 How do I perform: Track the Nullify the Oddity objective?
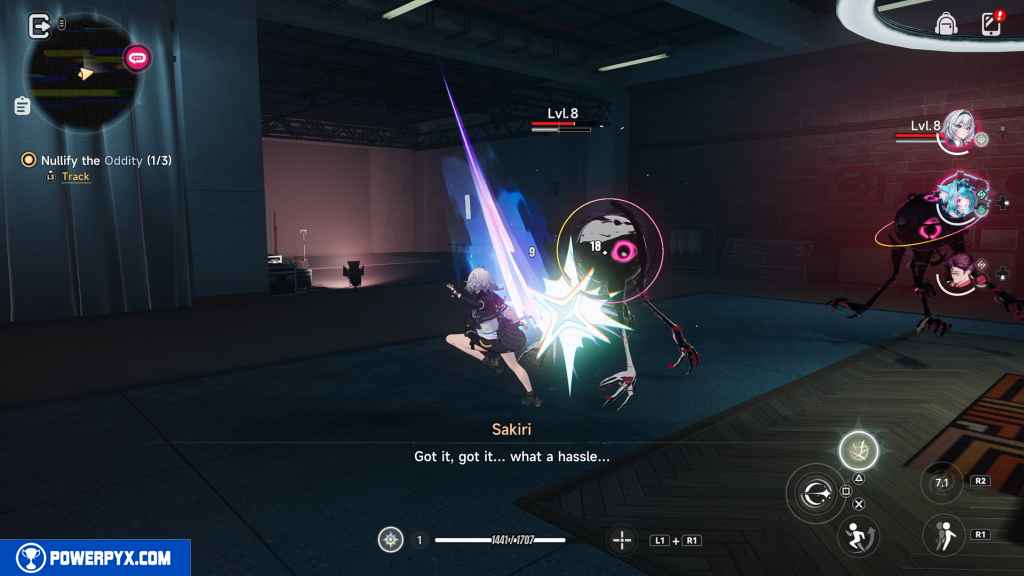click(75, 176)
